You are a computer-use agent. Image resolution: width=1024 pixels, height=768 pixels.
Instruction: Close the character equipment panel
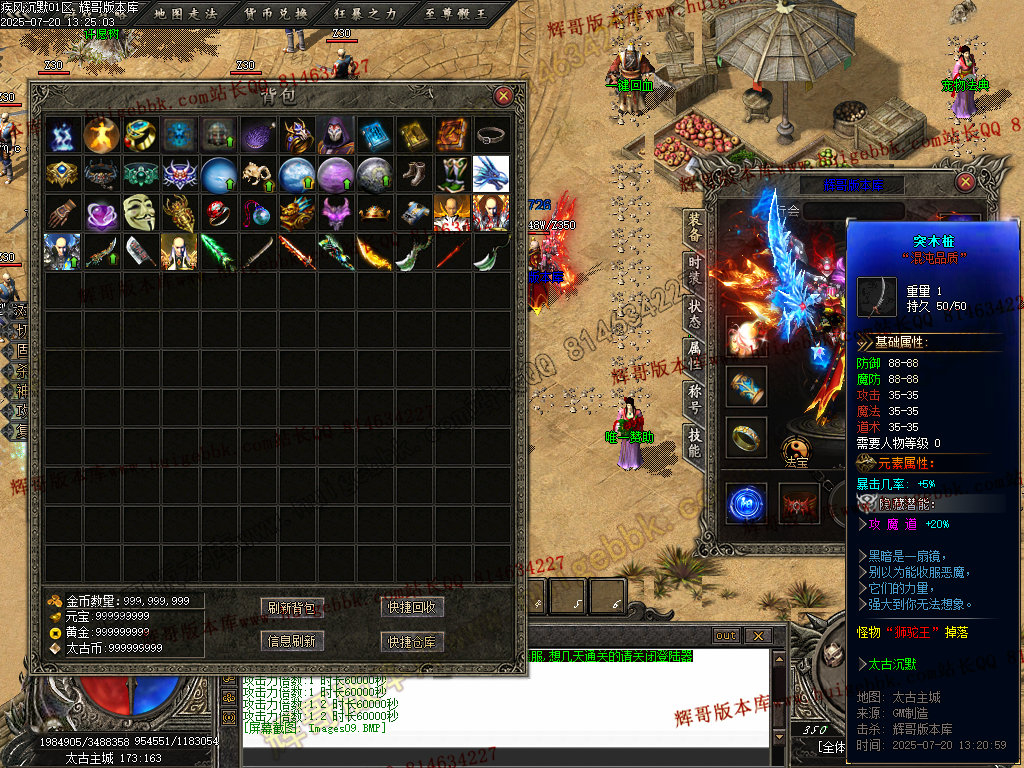(965, 182)
